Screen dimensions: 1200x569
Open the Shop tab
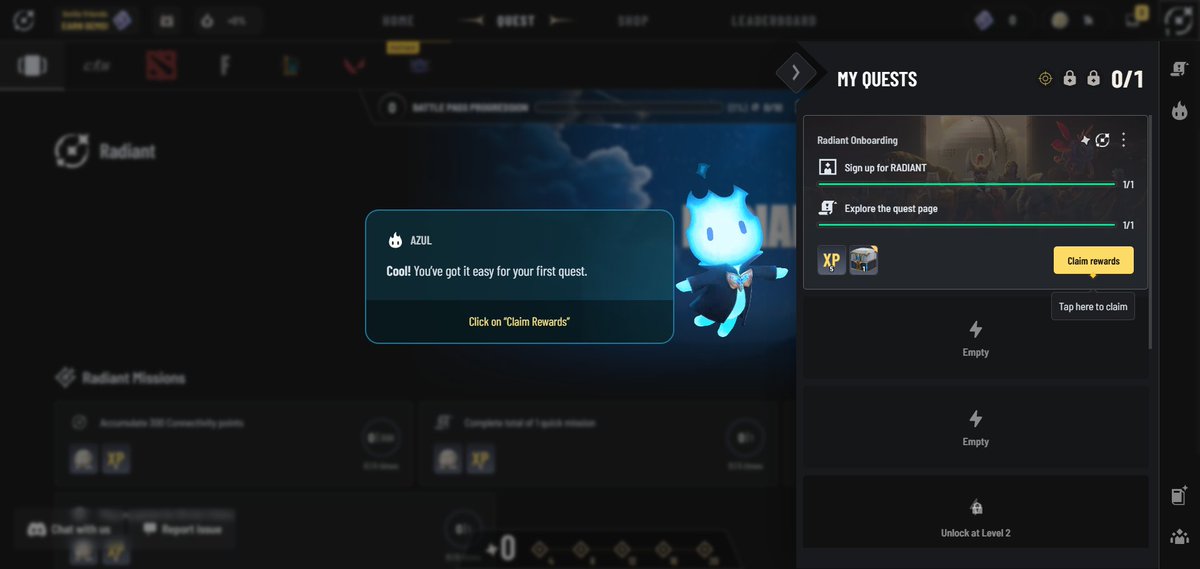(x=632, y=20)
